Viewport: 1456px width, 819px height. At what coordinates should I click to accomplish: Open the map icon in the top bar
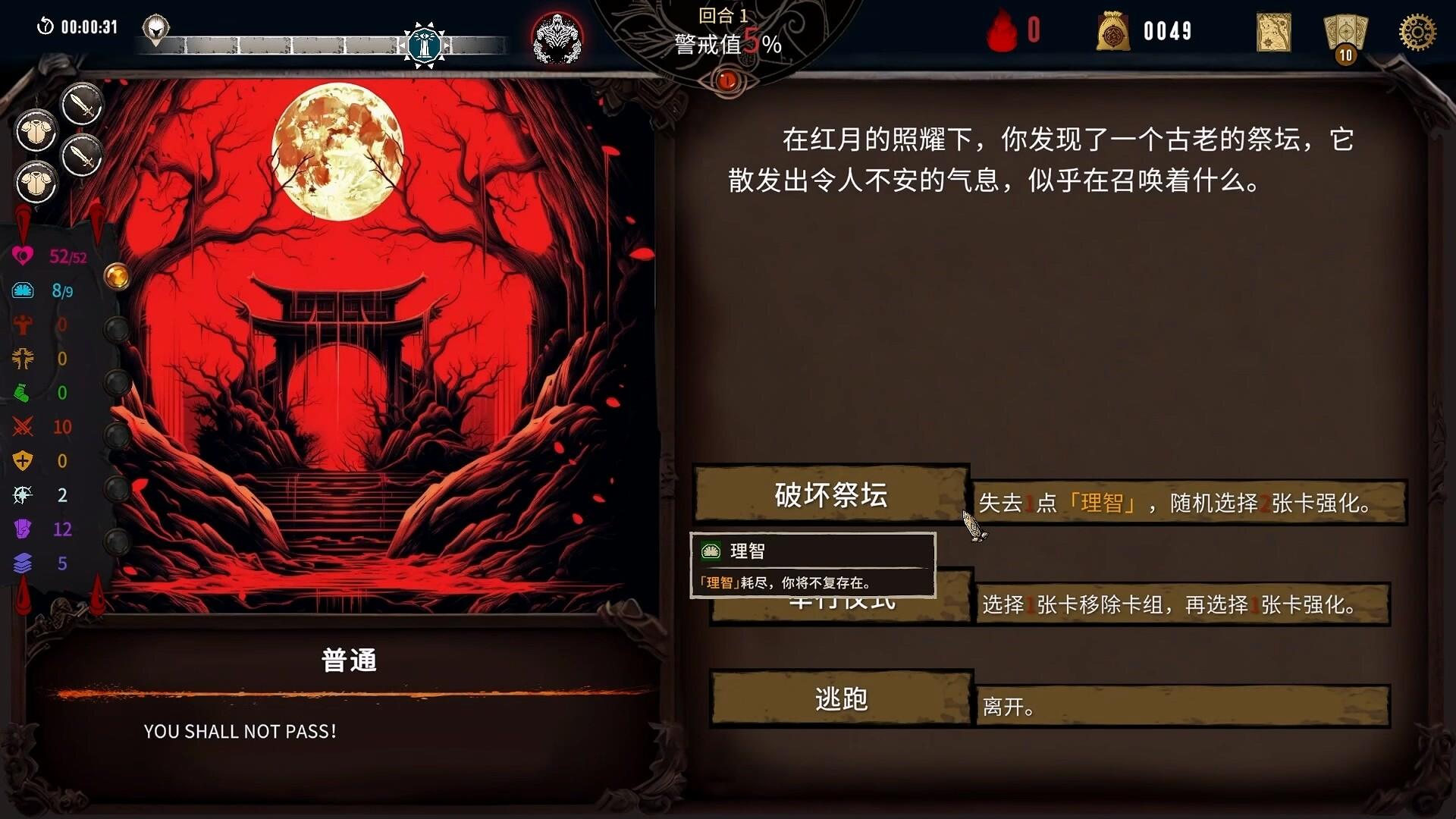[x=1272, y=32]
